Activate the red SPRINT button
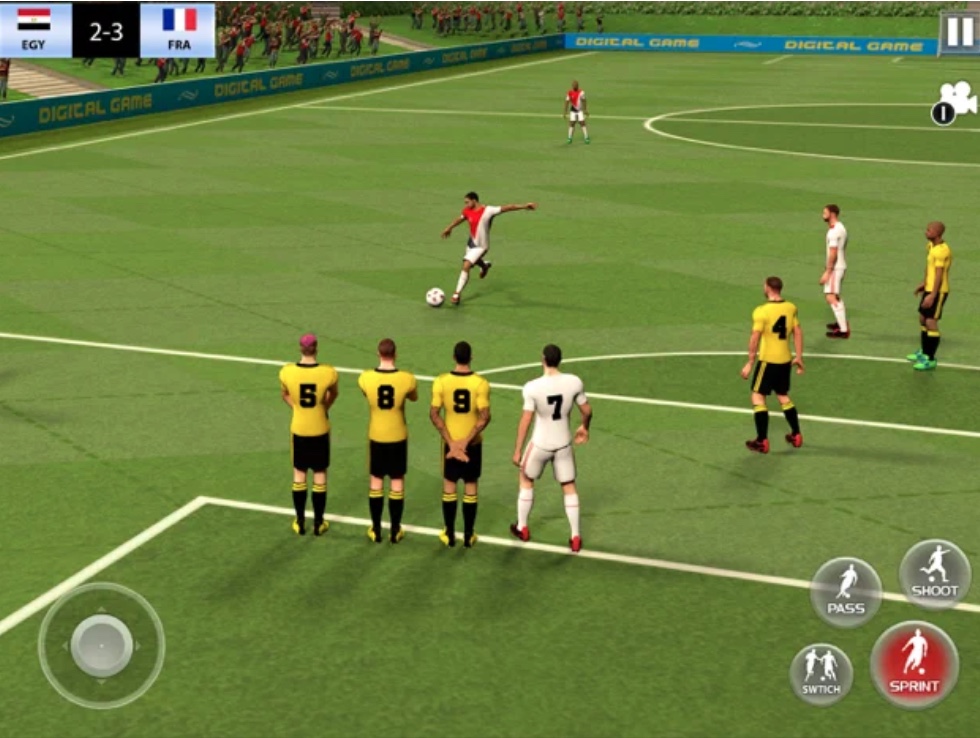This screenshot has width=980, height=738. (x=914, y=665)
